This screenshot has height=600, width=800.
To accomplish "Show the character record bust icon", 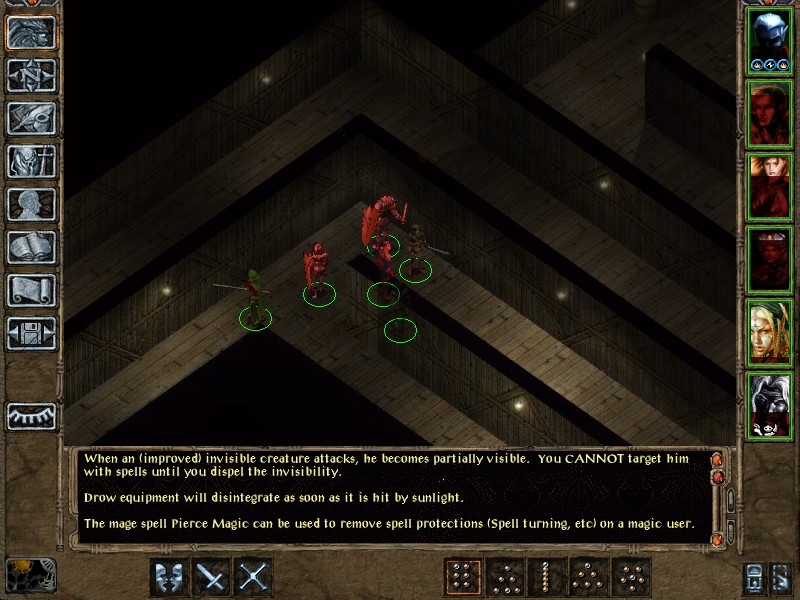I will tap(31, 204).
